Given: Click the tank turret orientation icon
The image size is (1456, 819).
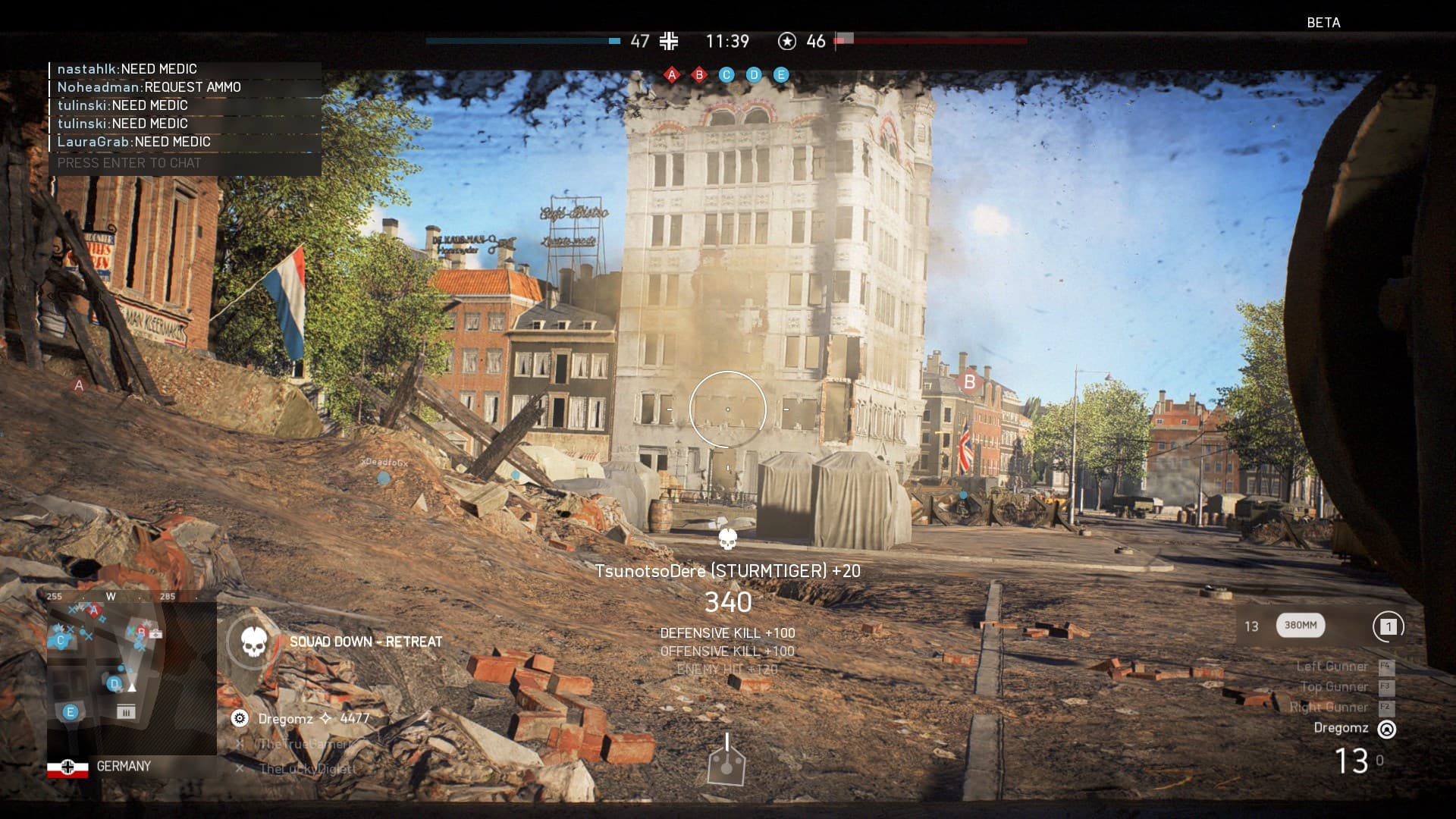Looking at the screenshot, I should click(726, 761).
